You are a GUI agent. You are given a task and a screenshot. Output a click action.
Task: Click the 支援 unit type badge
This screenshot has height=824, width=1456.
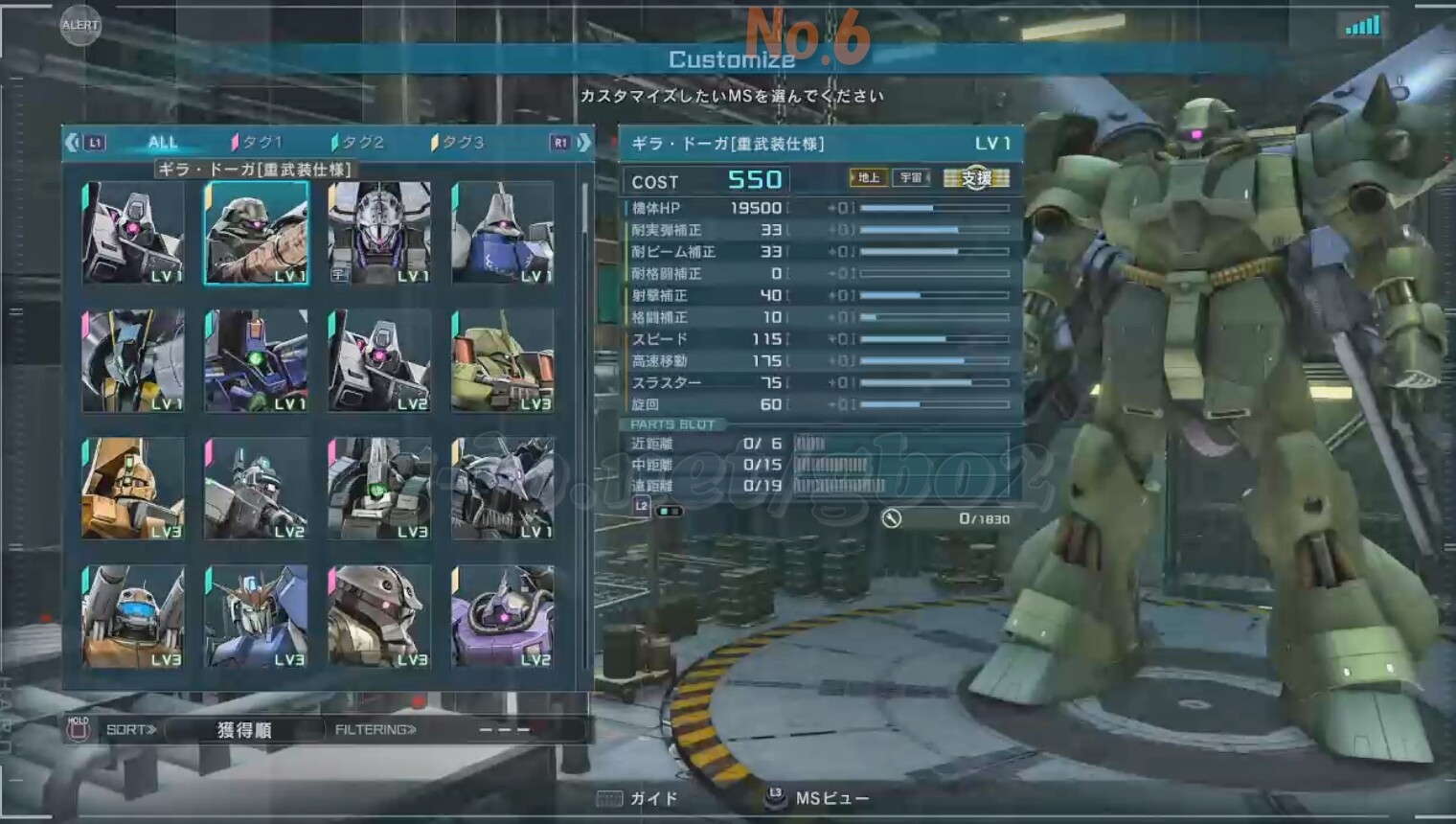tap(976, 178)
